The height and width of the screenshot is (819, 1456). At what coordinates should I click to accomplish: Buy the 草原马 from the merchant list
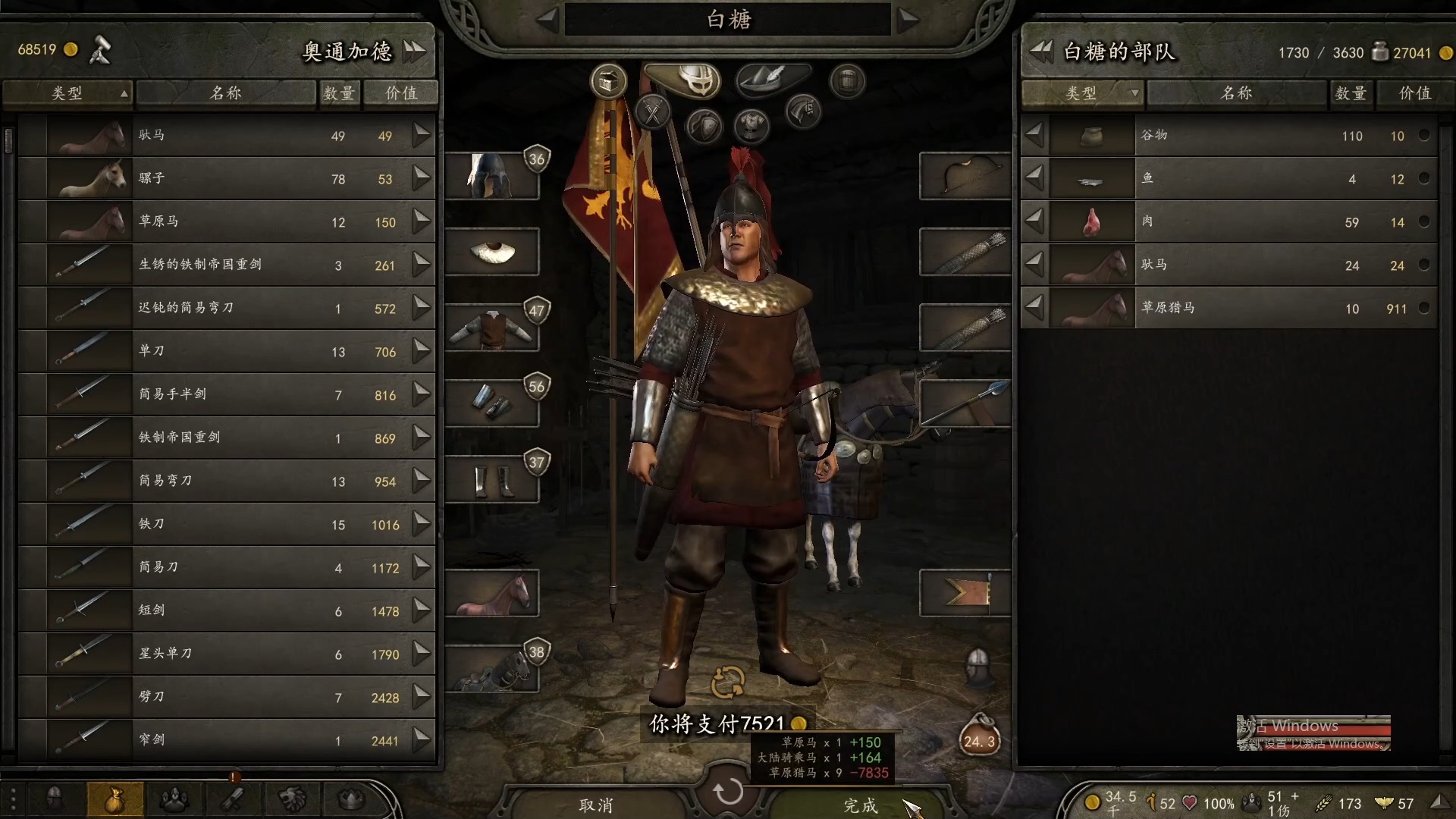[x=422, y=221]
